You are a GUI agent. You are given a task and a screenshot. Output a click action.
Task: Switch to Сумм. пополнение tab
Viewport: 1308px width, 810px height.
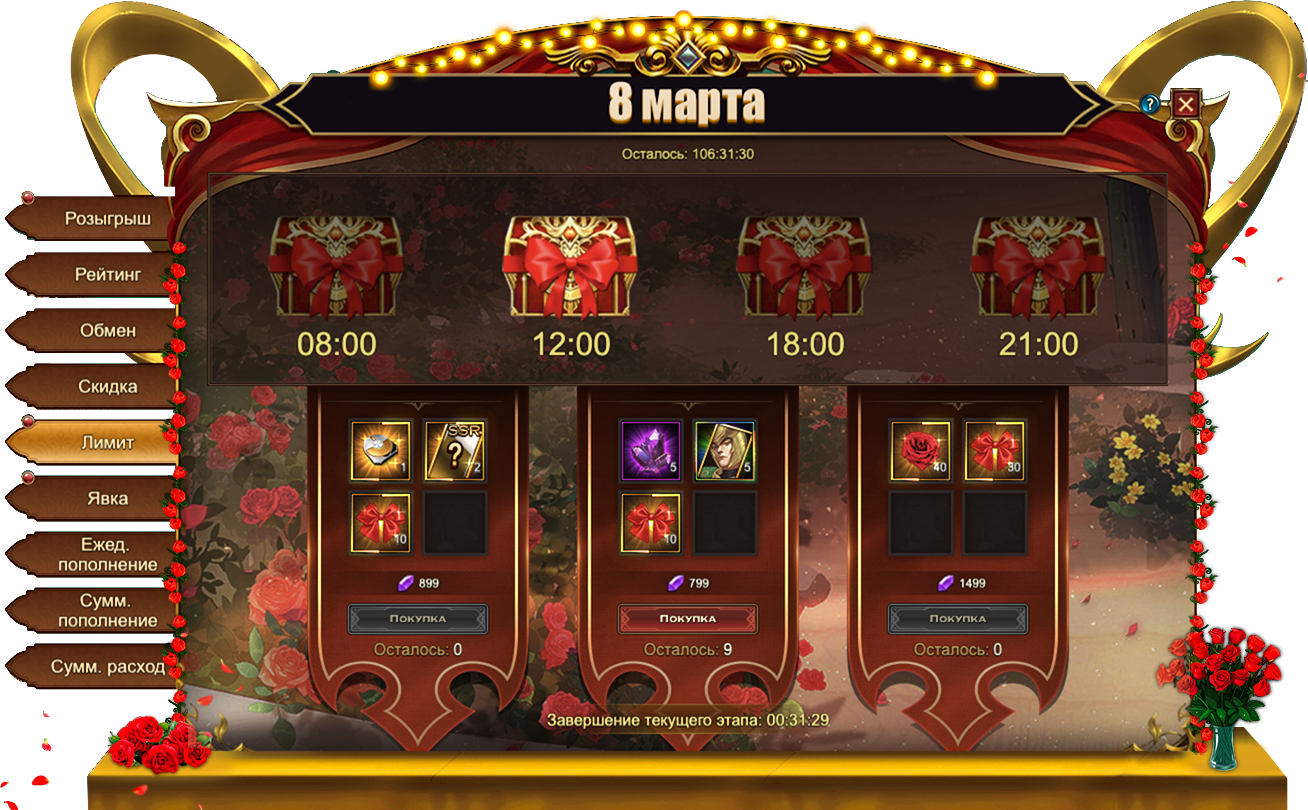107,610
